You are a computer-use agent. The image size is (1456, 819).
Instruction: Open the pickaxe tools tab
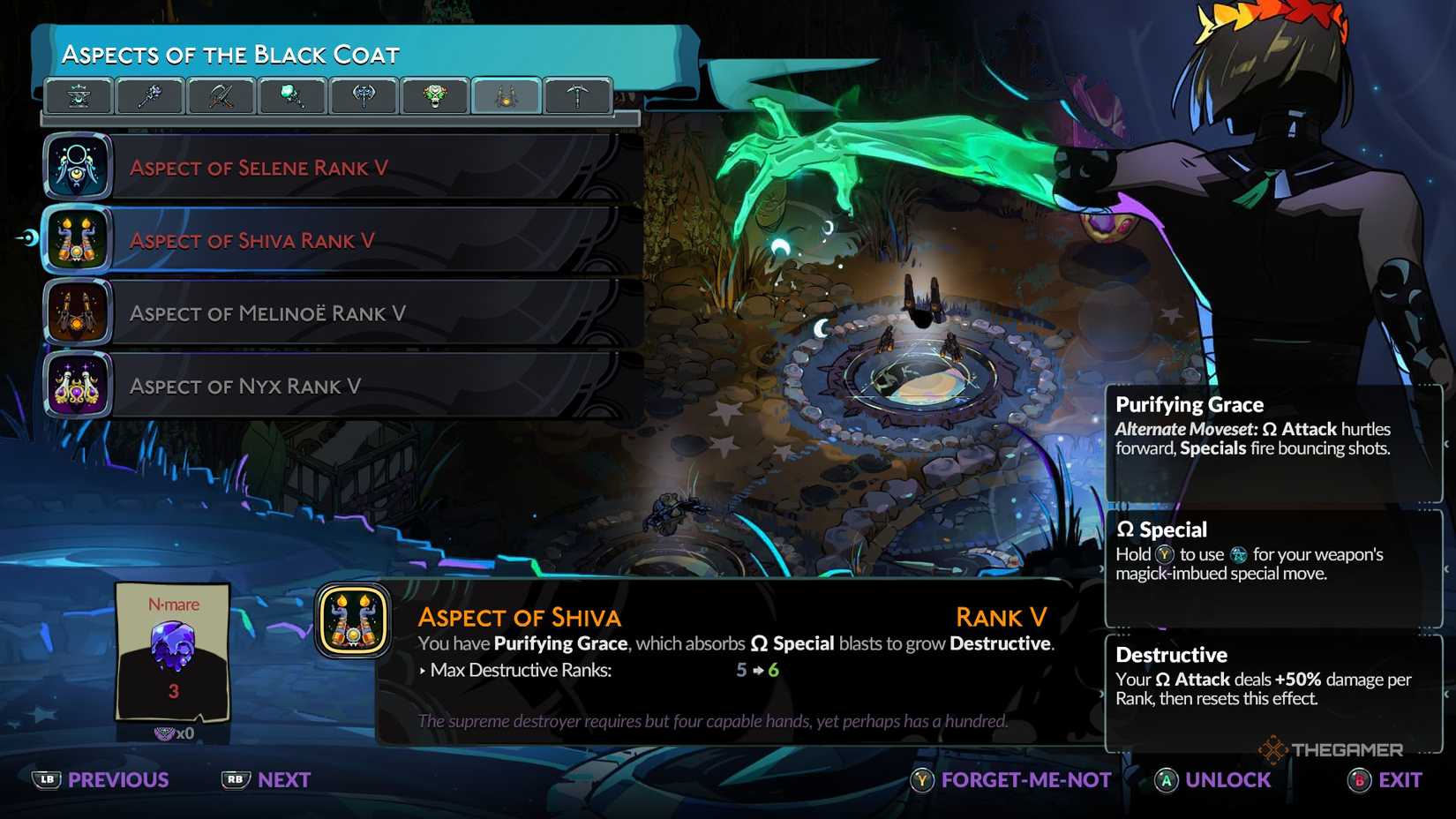(x=578, y=95)
